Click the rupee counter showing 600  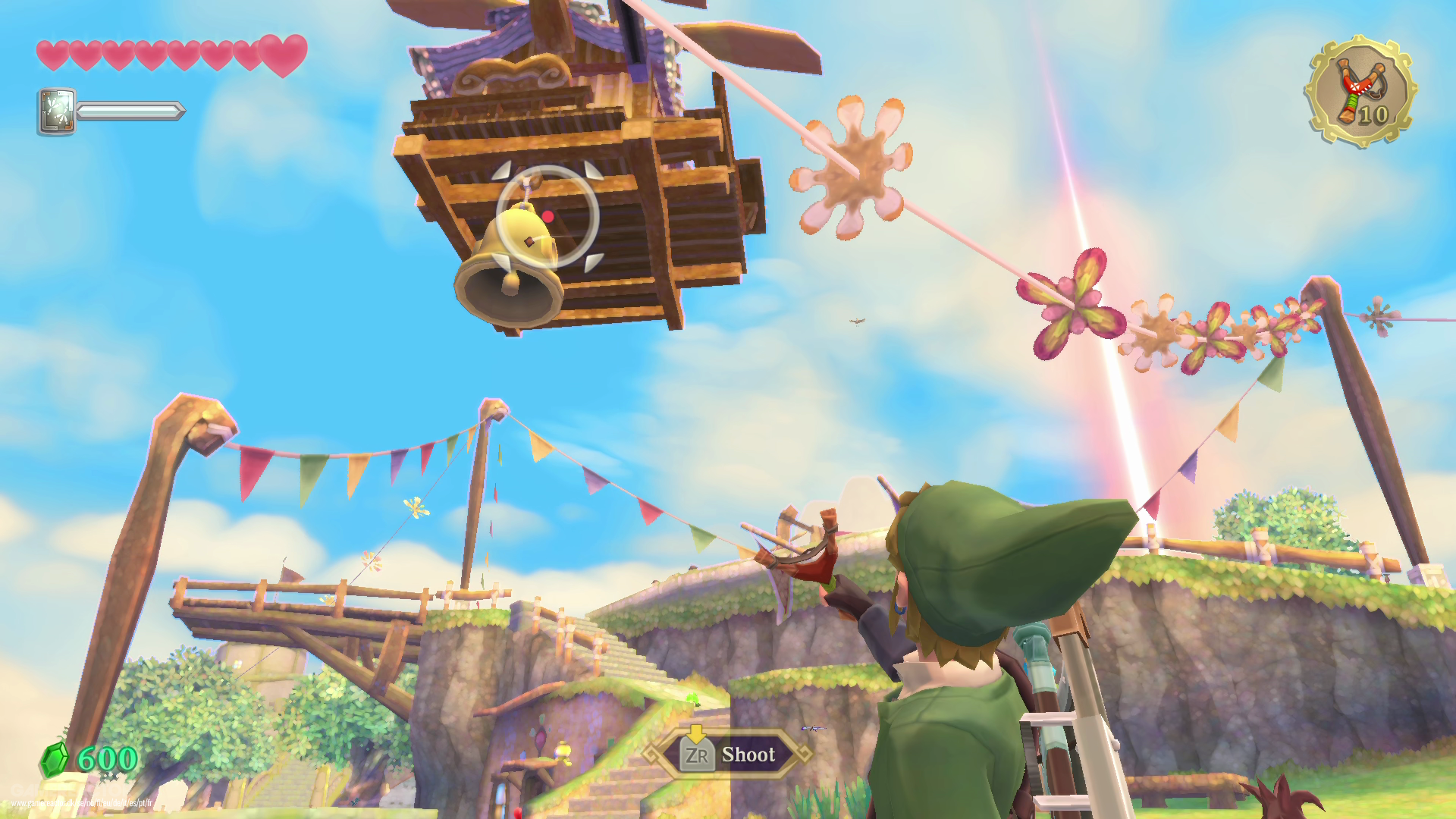pos(106,758)
